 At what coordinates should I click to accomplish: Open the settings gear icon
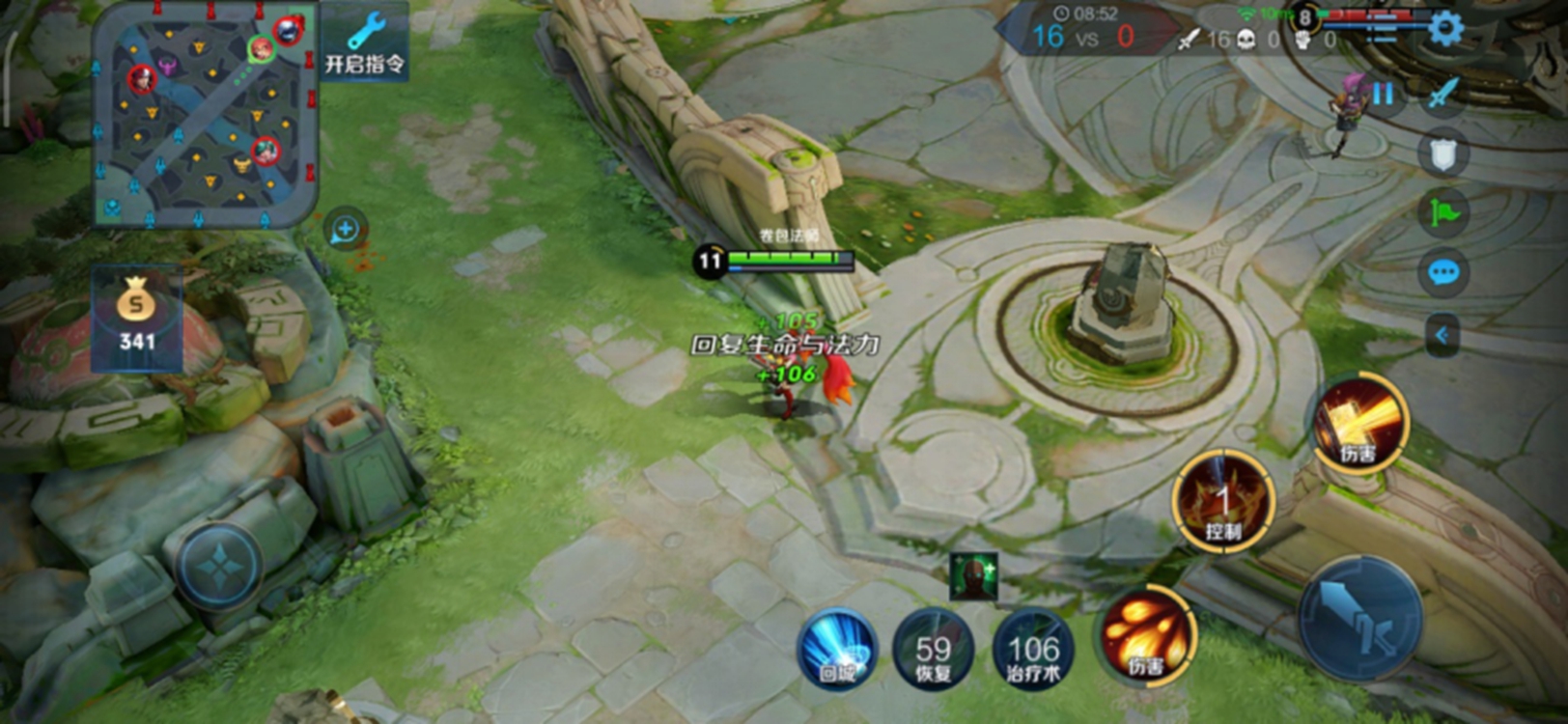click(x=1444, y=28)
